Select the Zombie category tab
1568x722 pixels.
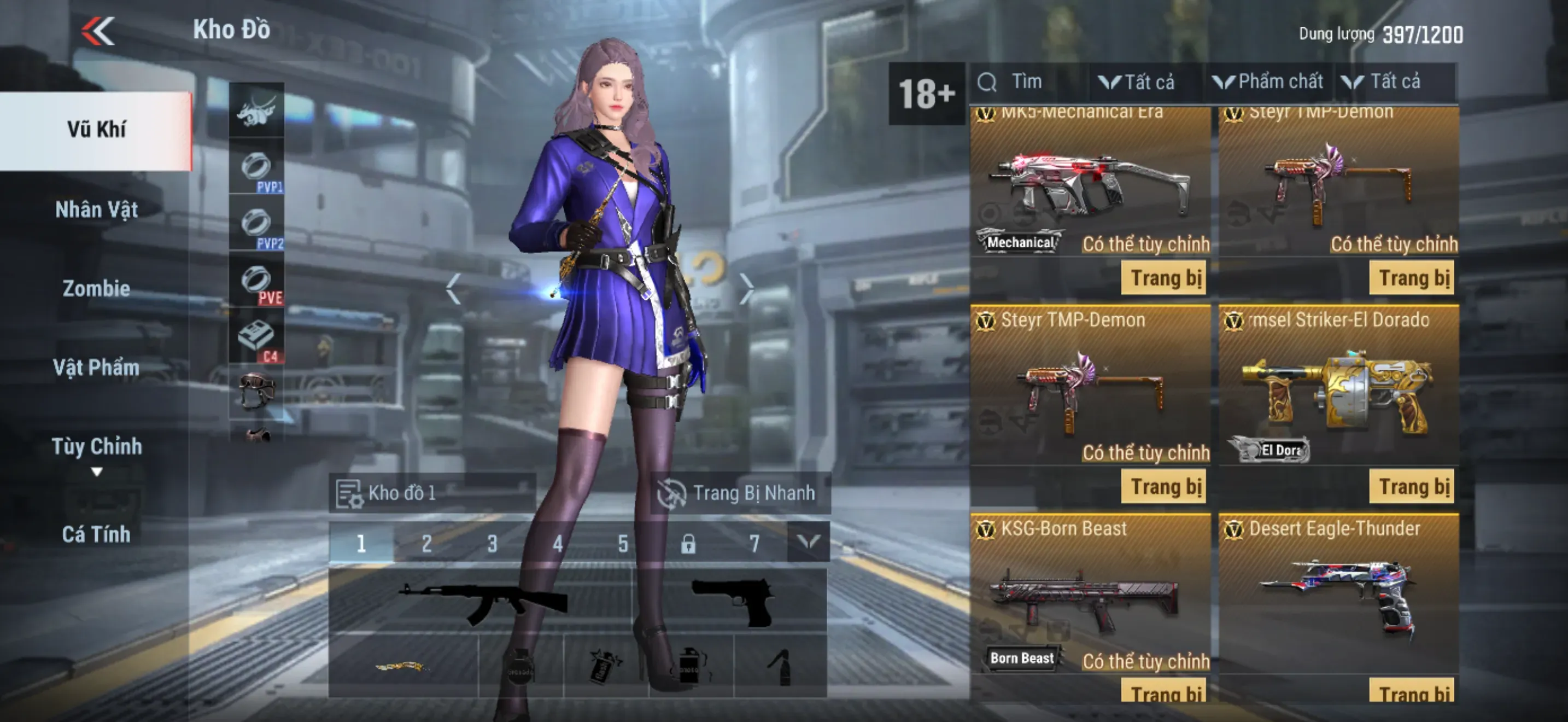[x=96, y=288]
